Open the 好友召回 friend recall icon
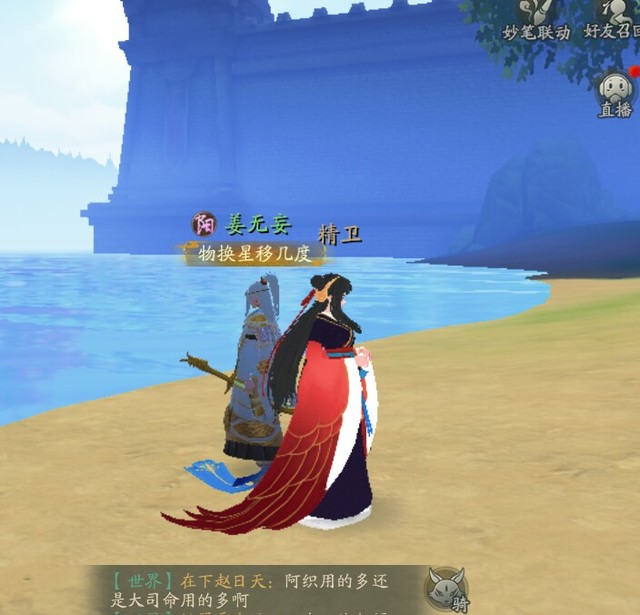The image size is (640, 615). pos(612,17)
